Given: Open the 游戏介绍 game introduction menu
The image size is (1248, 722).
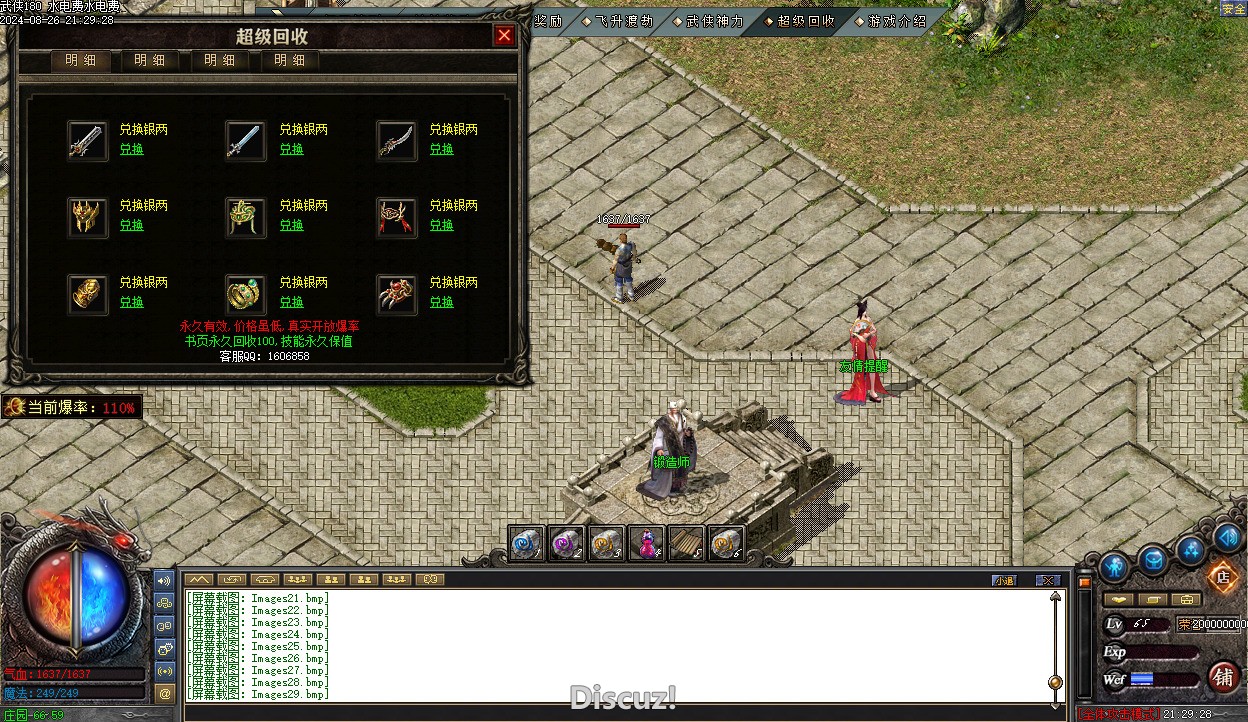Looking at the screenshot, I should [897, 21].
